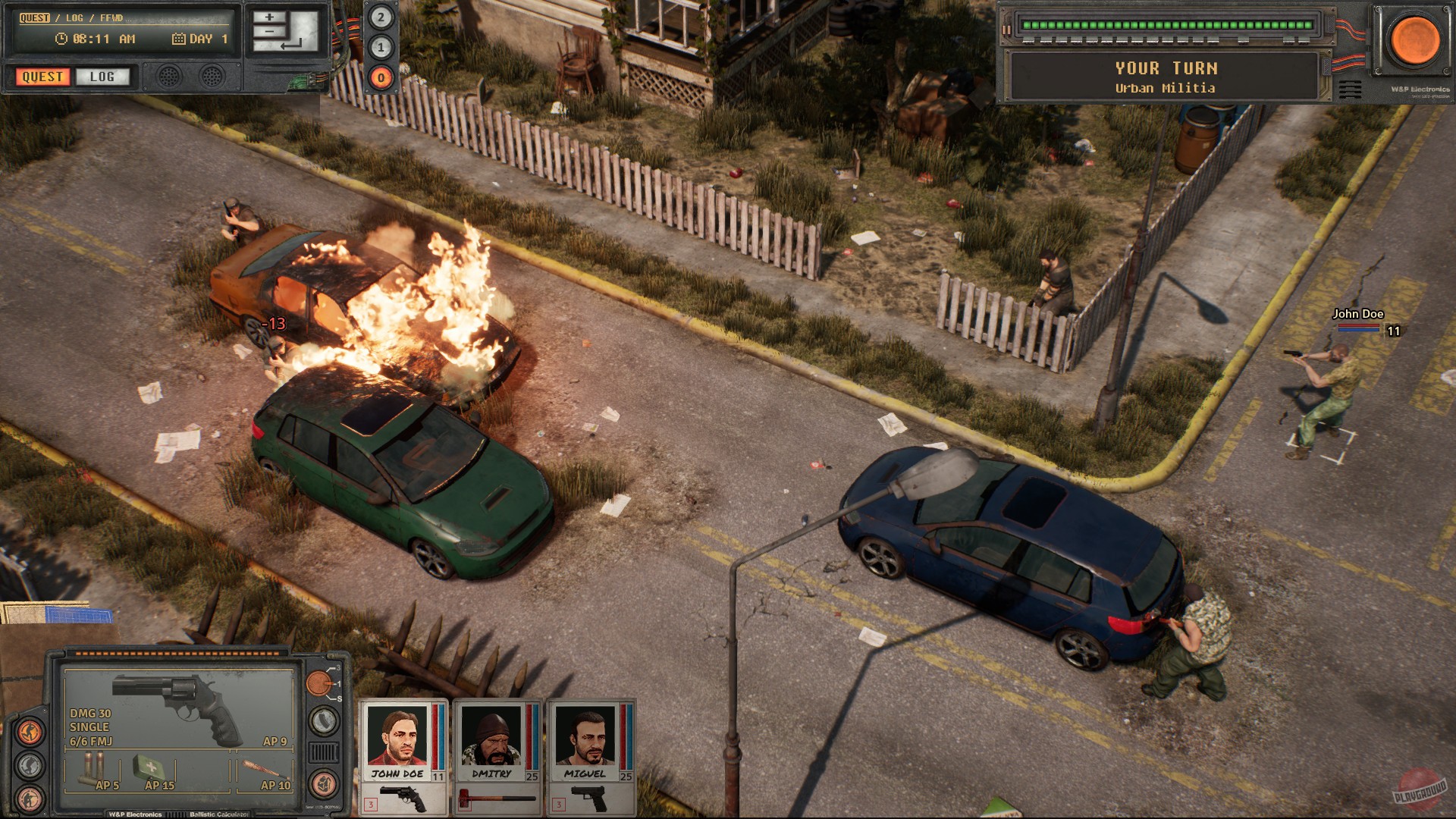Viewport: 1456px width, 819px height.
Task: Select the round button labeled 1
Action: point(381,47)
